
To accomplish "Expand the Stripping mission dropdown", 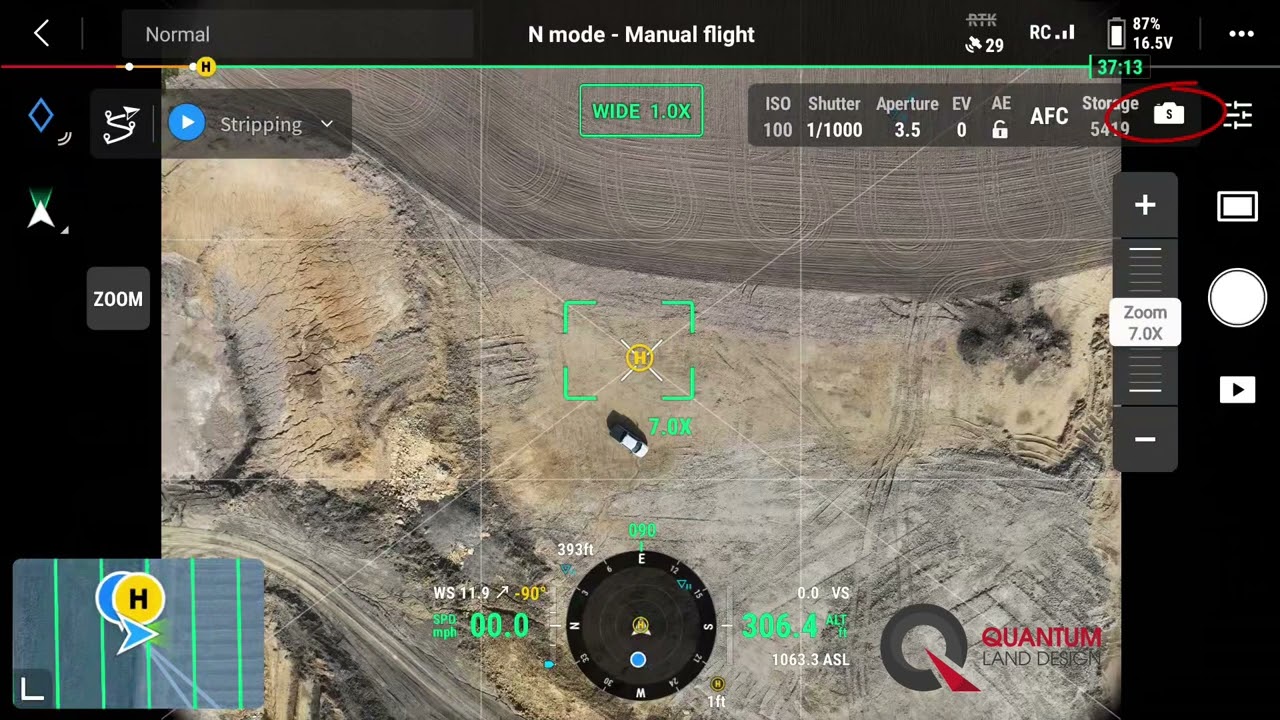I will (326, 124).
